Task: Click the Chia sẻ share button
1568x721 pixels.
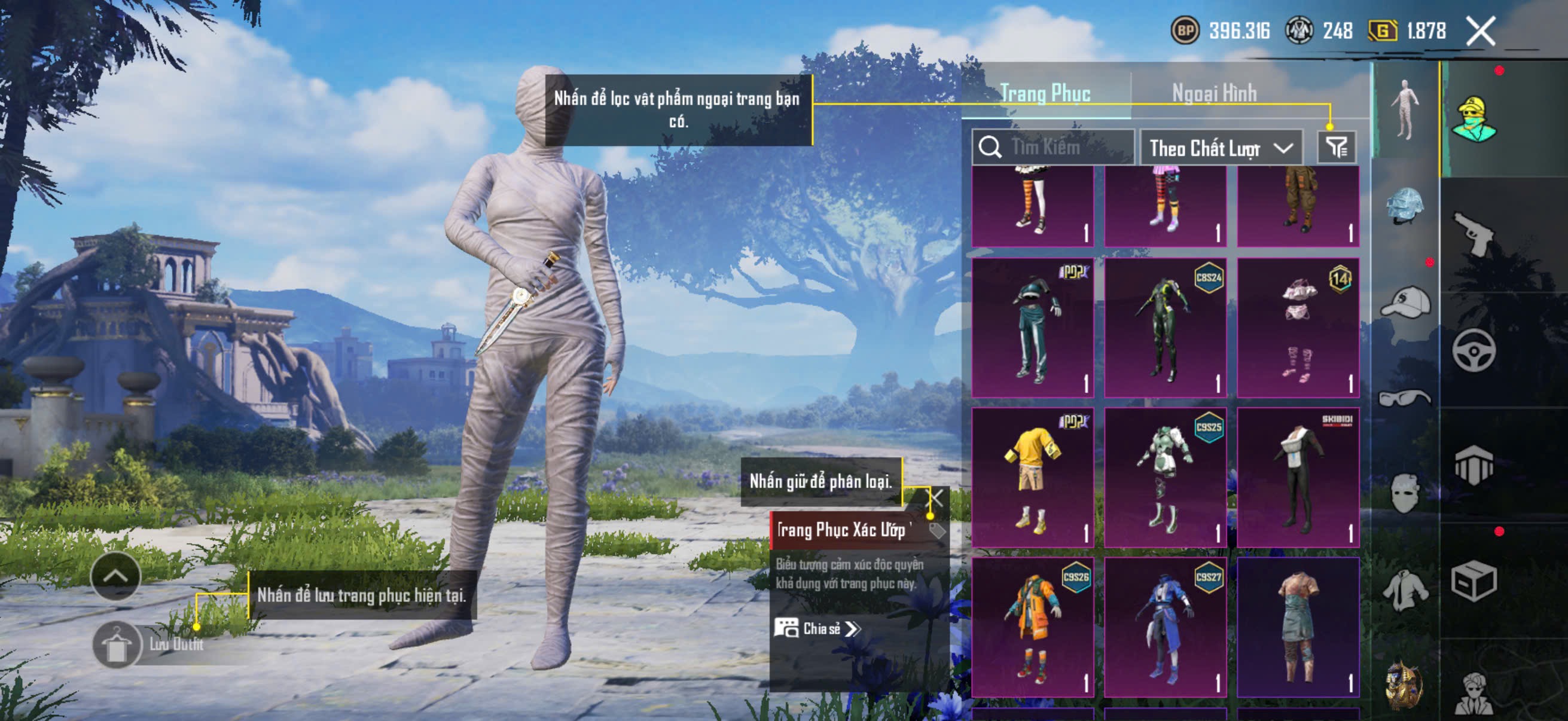Action: coord(817,628)
